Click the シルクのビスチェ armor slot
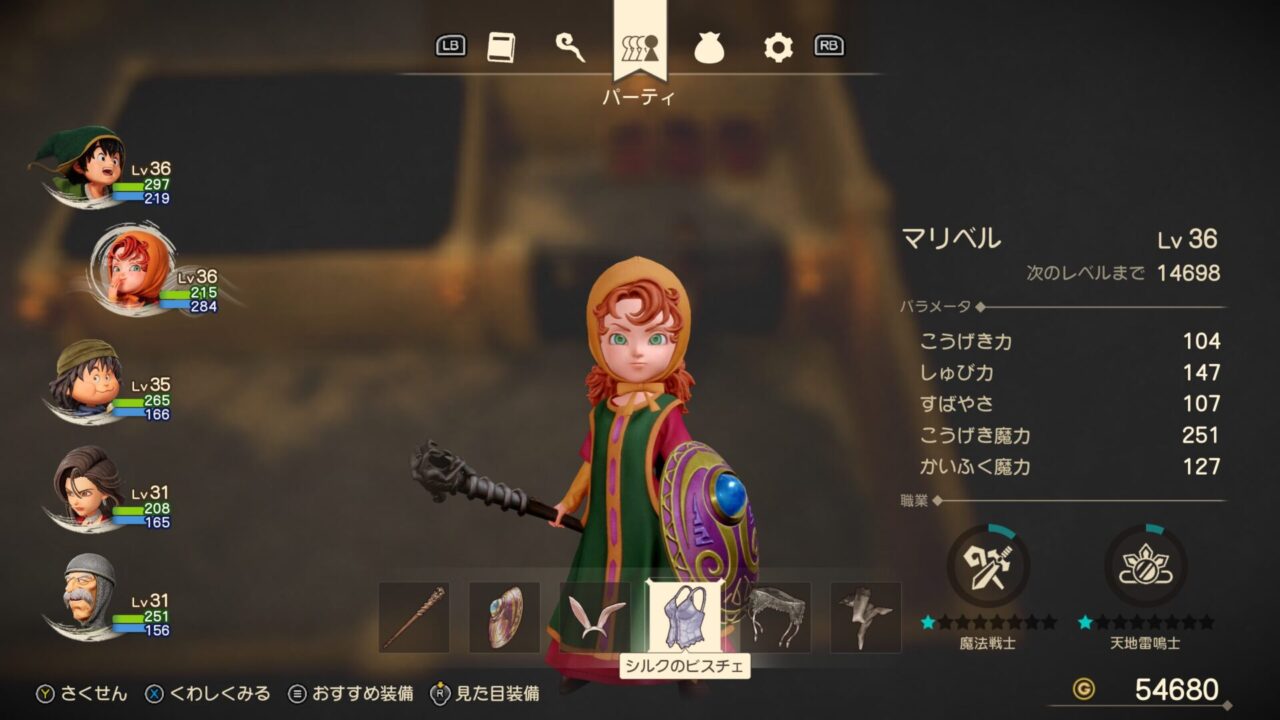 tap(684, 617)
